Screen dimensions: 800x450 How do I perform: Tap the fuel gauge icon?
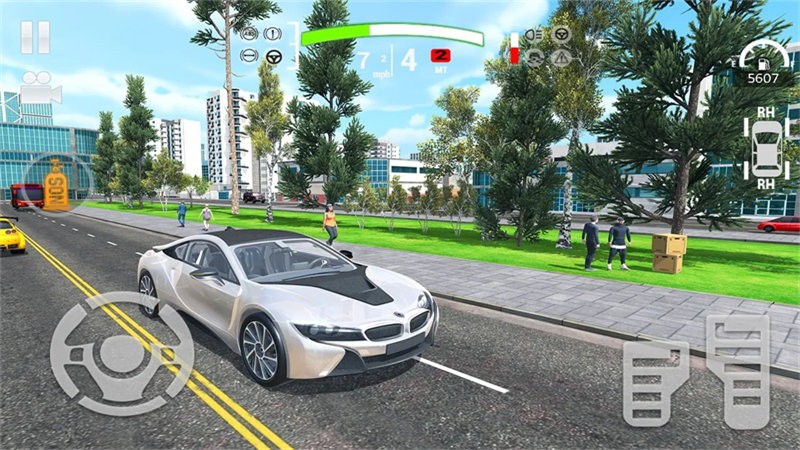click(x=515, y=47)
